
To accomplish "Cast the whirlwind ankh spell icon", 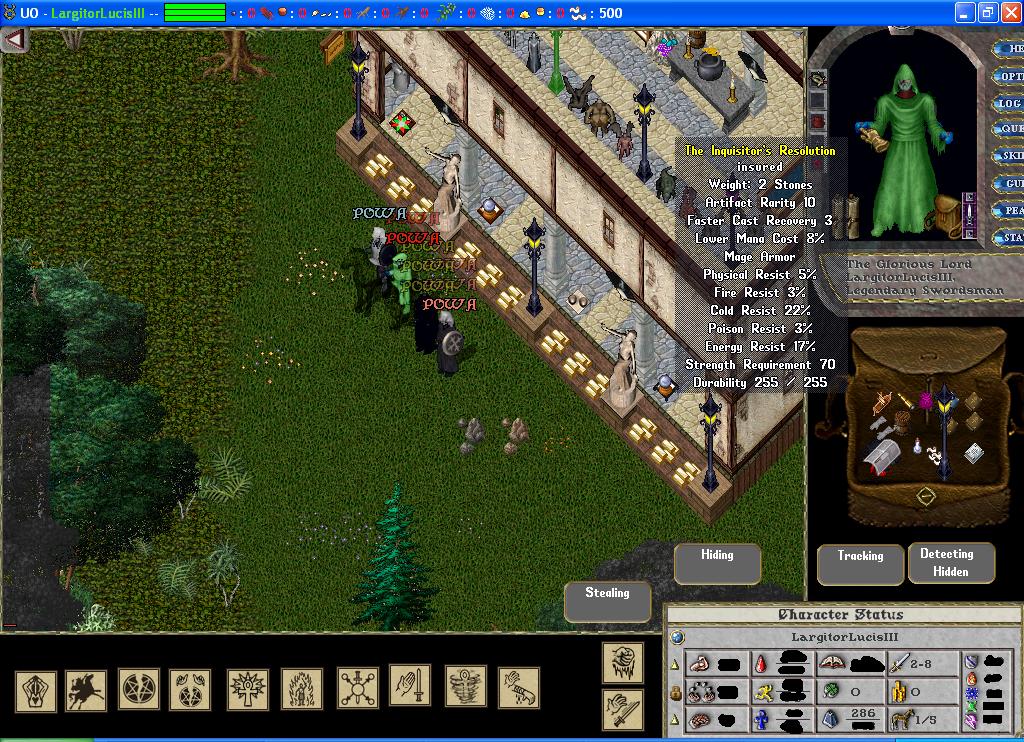I will click(465, 687).
